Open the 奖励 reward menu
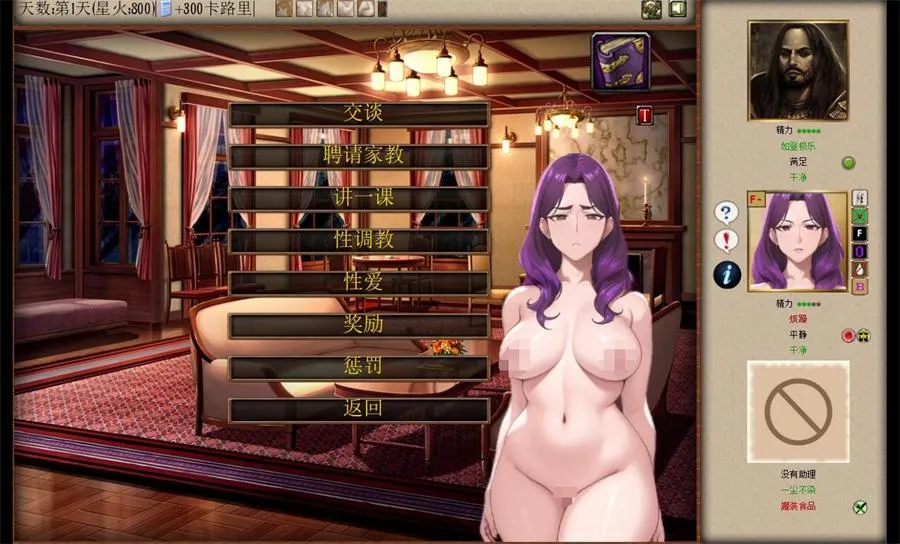 [x=359, y=325]
